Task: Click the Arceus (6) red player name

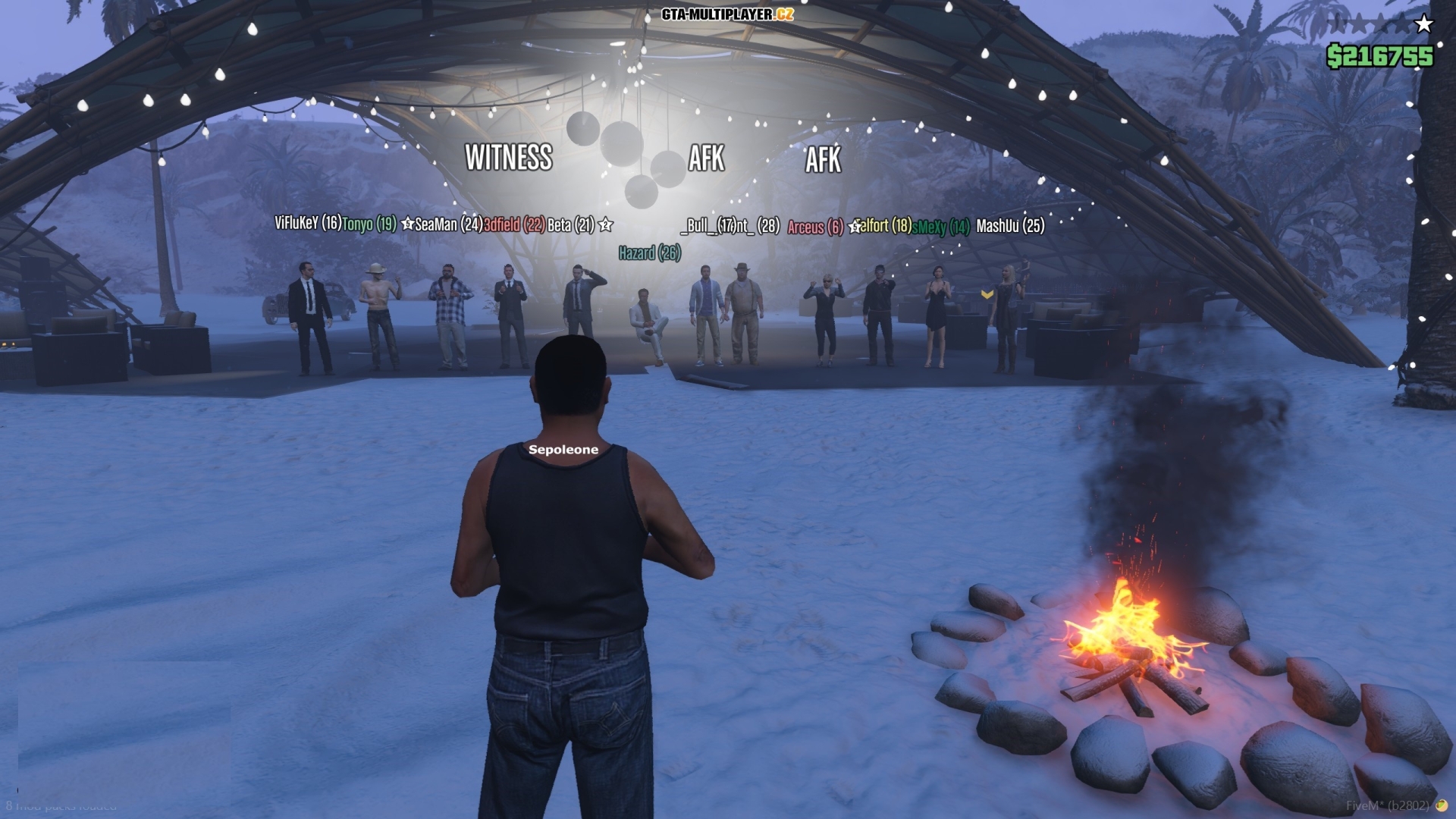Action: point(814,225)
